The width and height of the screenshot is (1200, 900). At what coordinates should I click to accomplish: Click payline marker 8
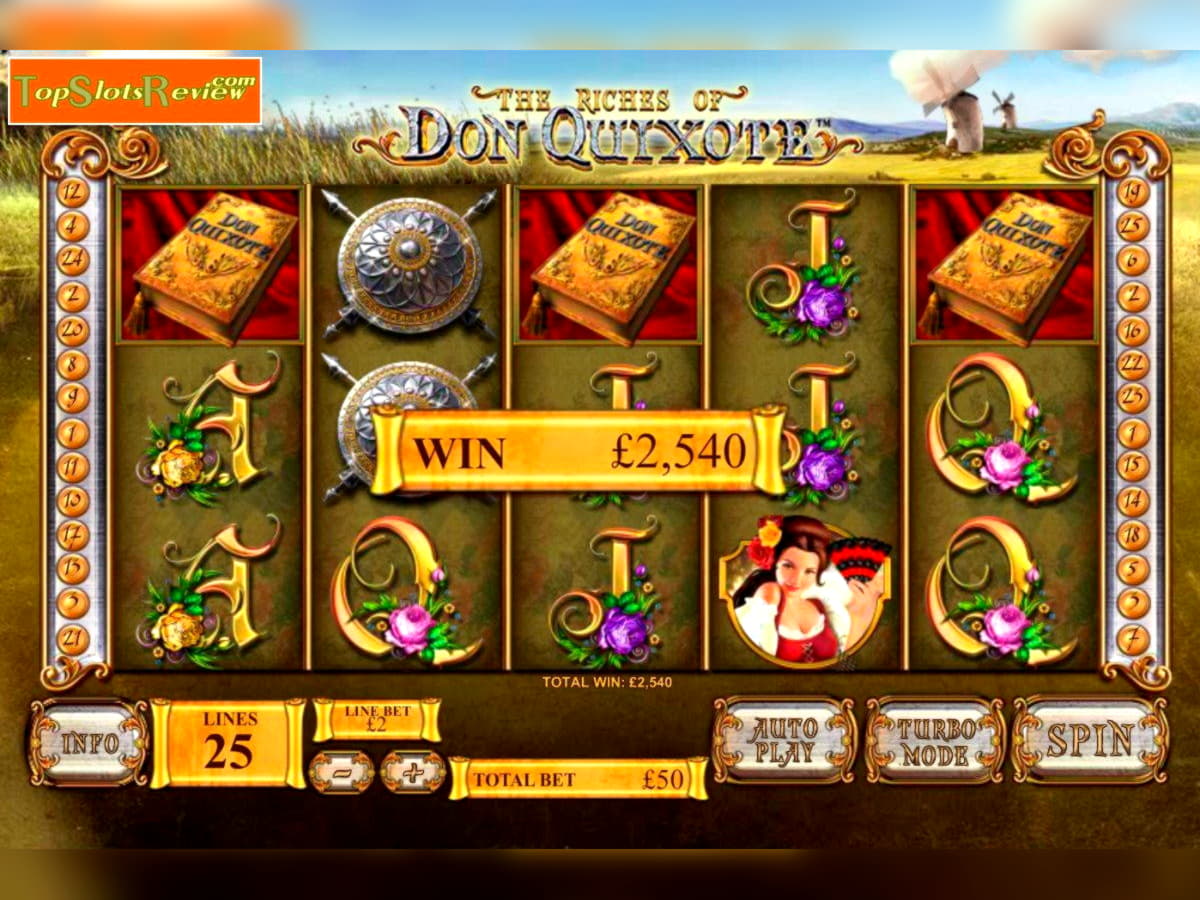(x=73, y=364)
